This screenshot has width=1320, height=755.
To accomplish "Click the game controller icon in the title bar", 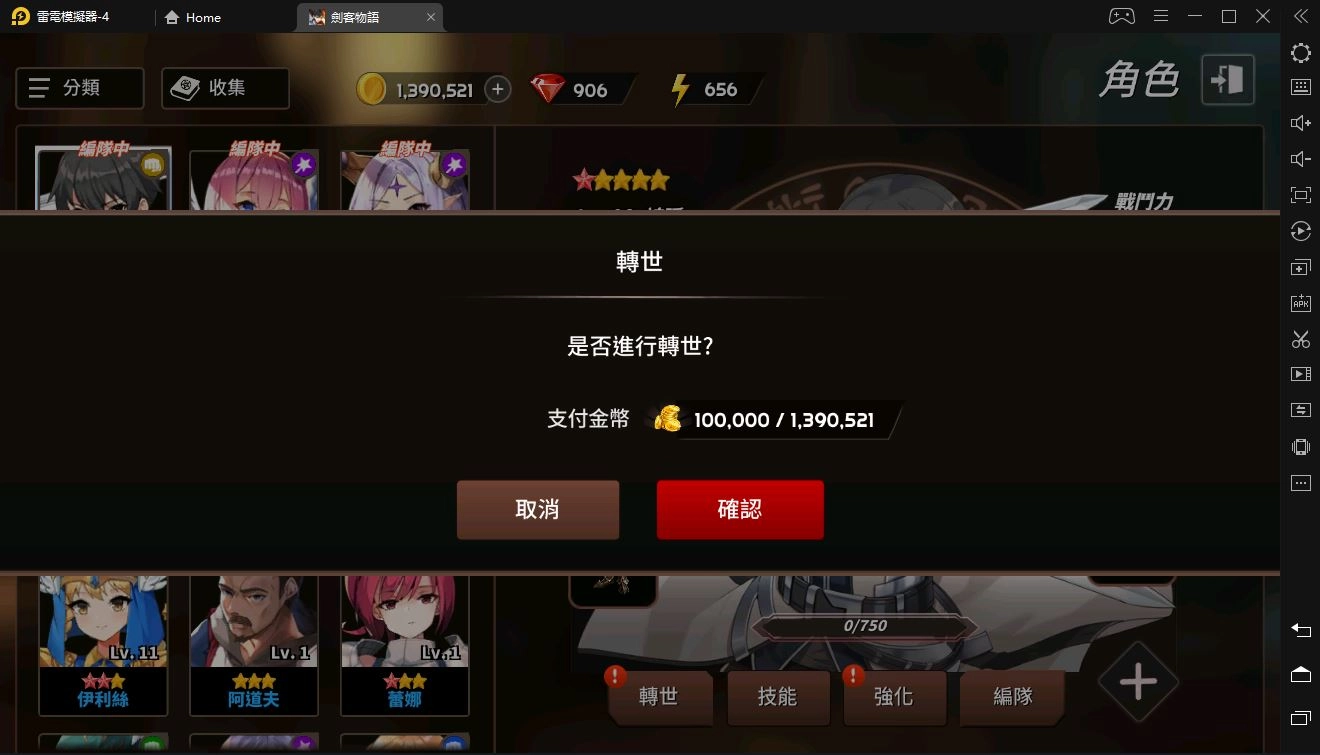I will coord(1121,15).
